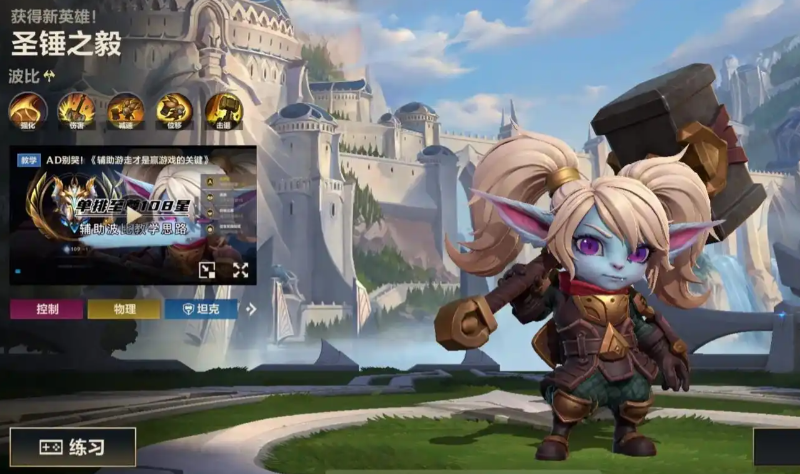Image resolution: width=800 pixels, height=474 pixels.
Task: Expand the tutorial video to fullscreen
Action: pyautogui.click(x=240, y=270)
